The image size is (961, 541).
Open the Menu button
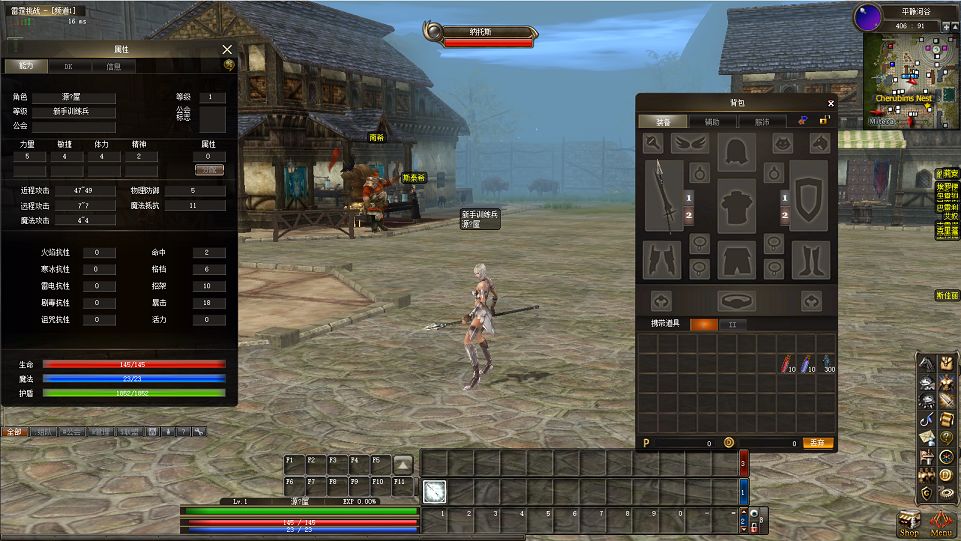pos(940,523)
